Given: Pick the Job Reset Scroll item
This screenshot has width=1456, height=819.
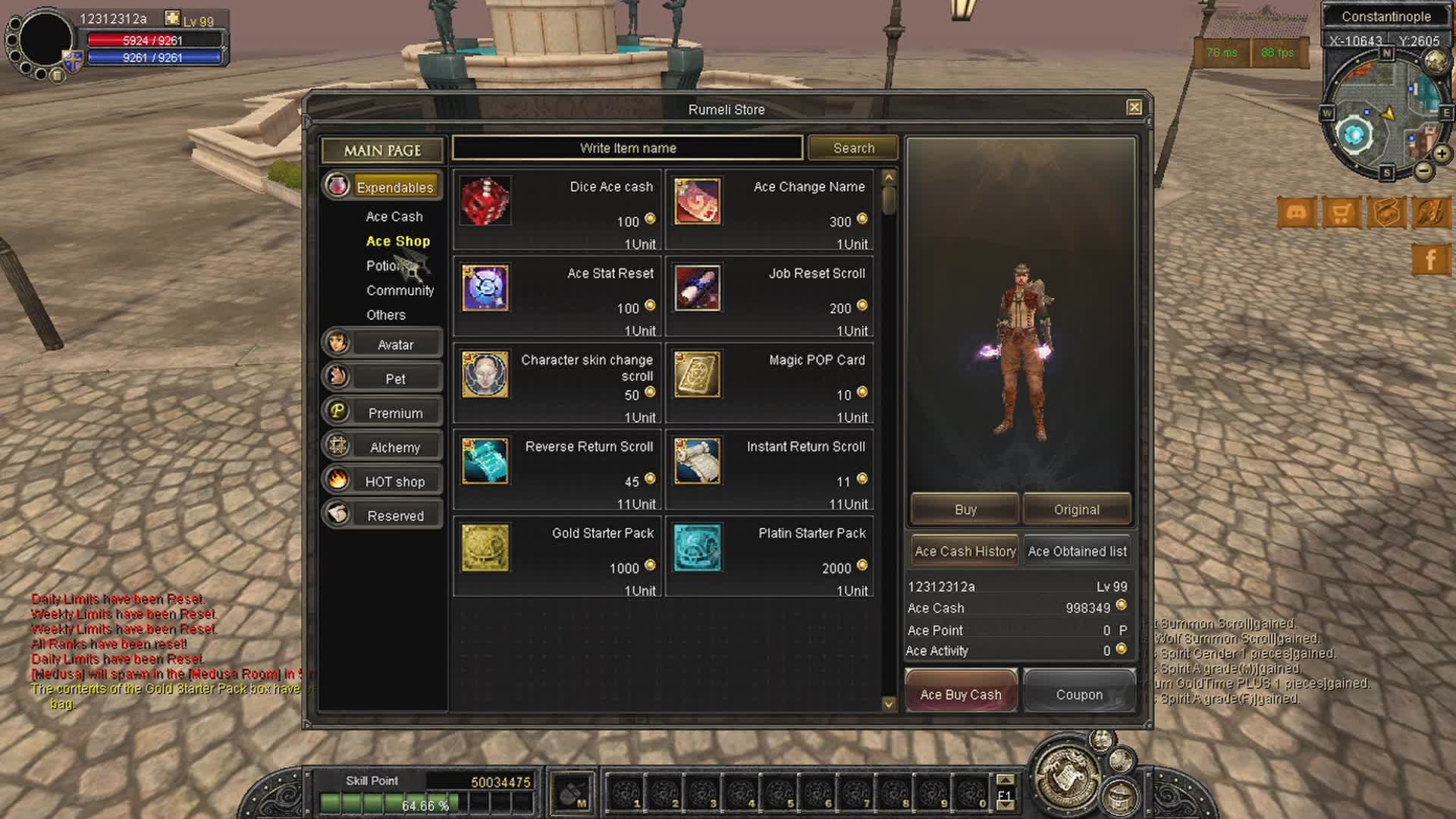Looking at the screenshot, I should (770, 297).
